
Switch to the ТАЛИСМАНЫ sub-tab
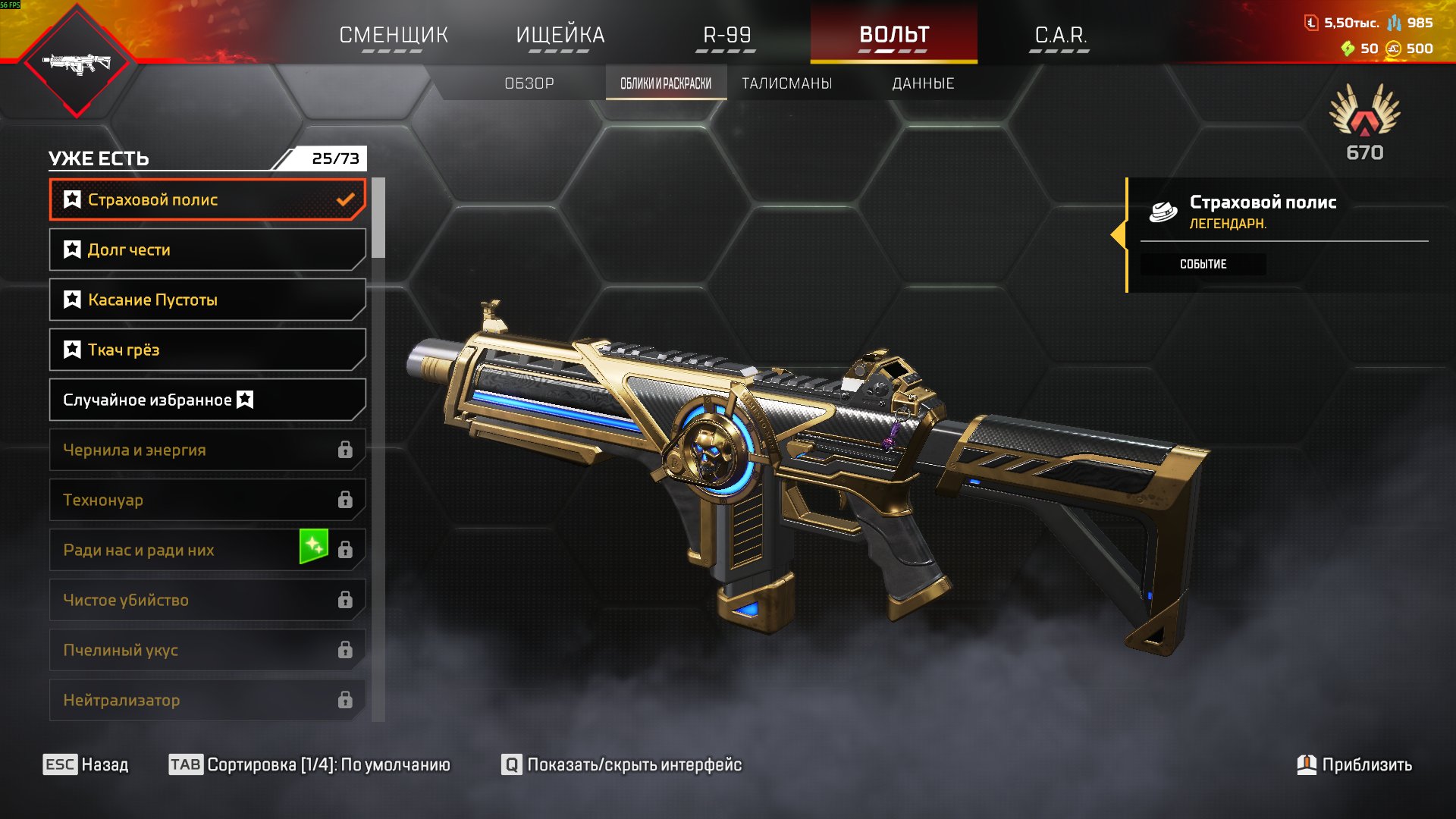click(x=786, y=83)
